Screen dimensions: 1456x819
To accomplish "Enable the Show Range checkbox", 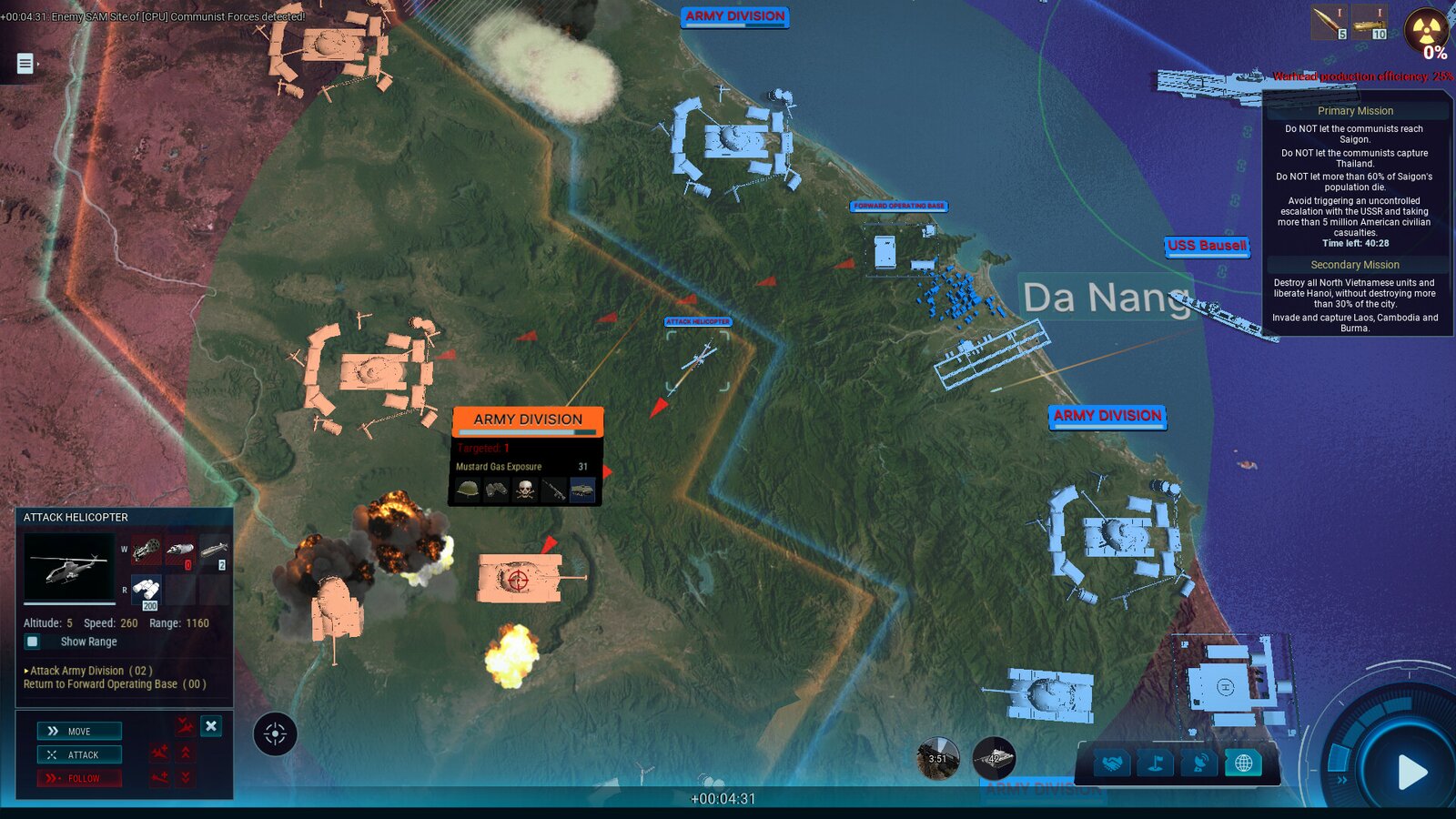I will [33, 642].
